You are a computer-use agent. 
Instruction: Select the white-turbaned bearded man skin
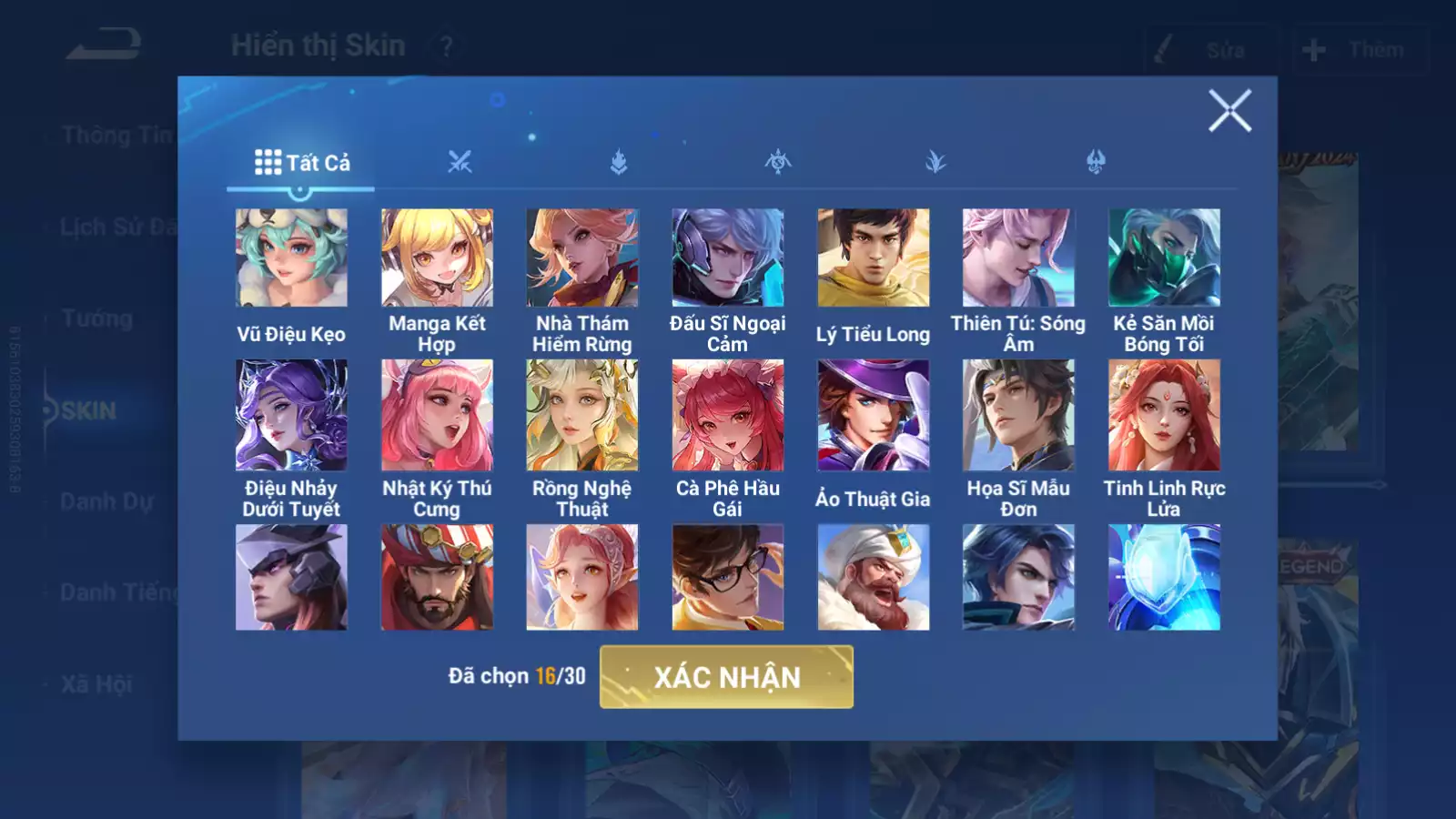pyautogui.click(x=874, y=577)
